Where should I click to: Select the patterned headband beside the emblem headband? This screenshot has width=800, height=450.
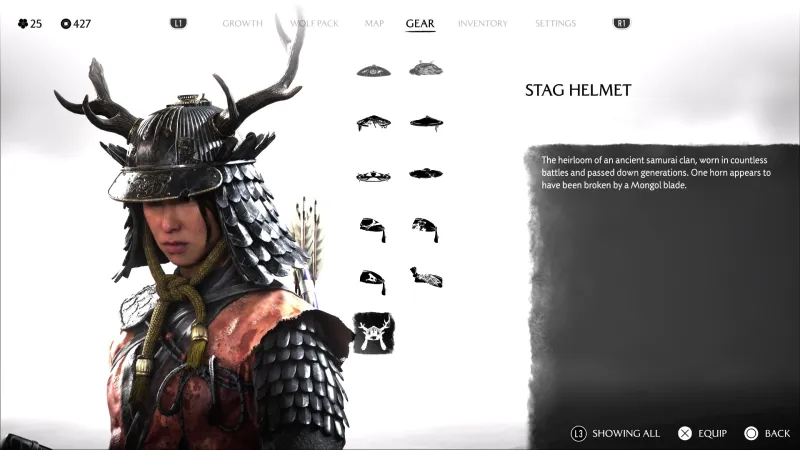tap(426, 276)
